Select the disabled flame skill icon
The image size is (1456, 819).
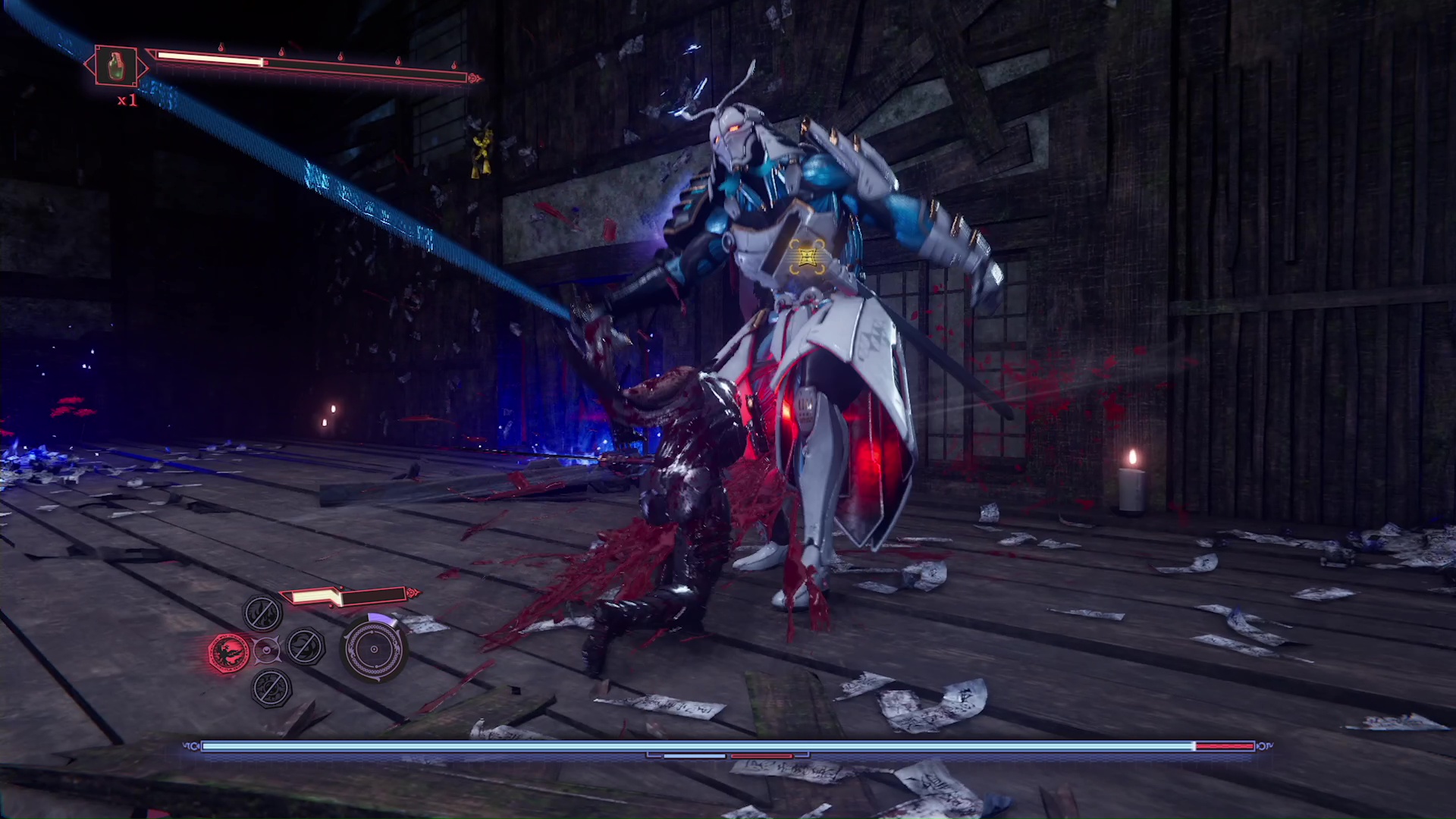click(262, 613)
